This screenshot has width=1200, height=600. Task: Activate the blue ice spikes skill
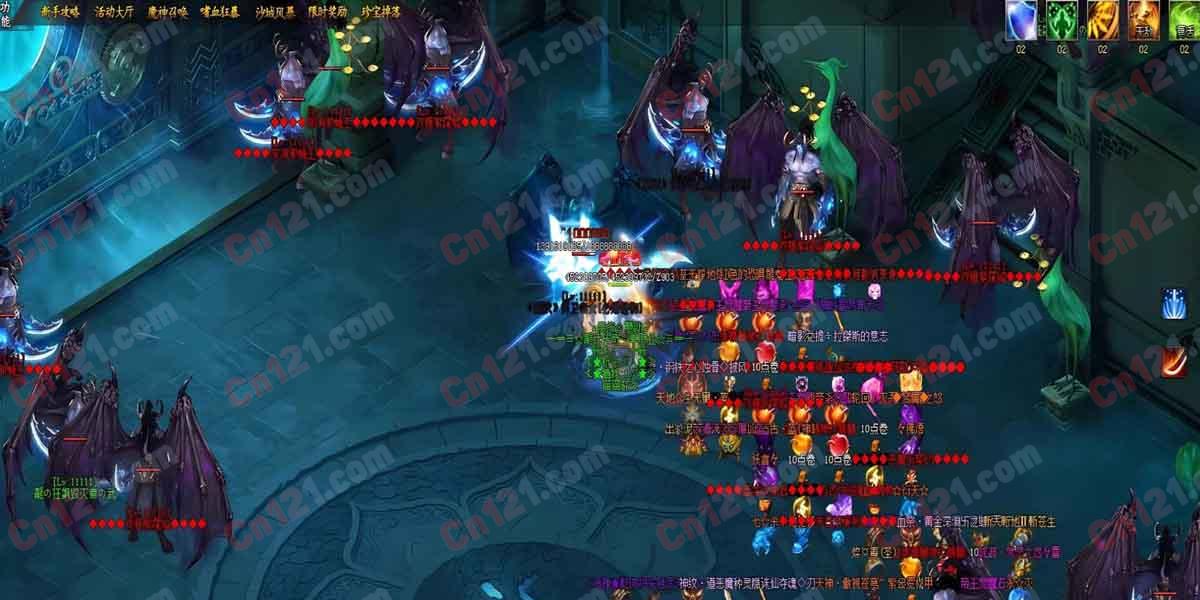pyautogui.click(x=1175, y=303)
